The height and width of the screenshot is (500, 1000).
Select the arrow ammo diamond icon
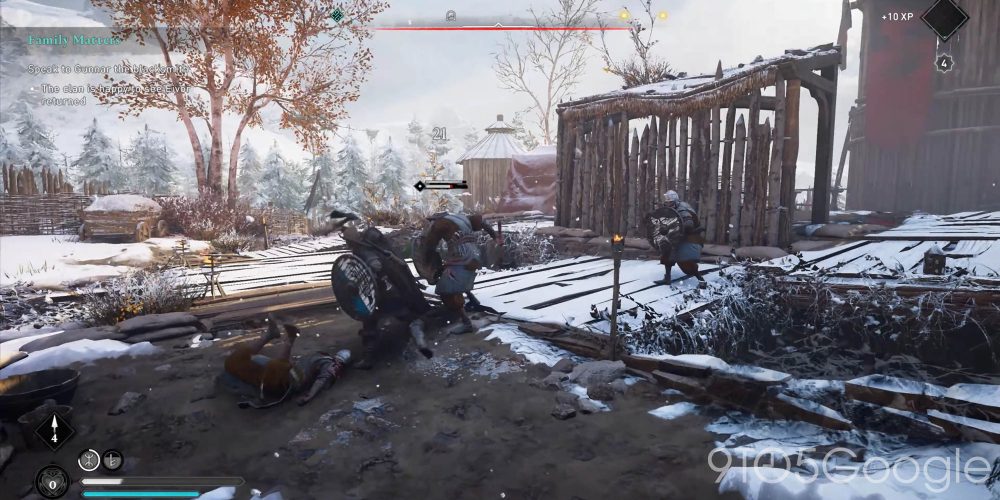[x=53, y=429]
